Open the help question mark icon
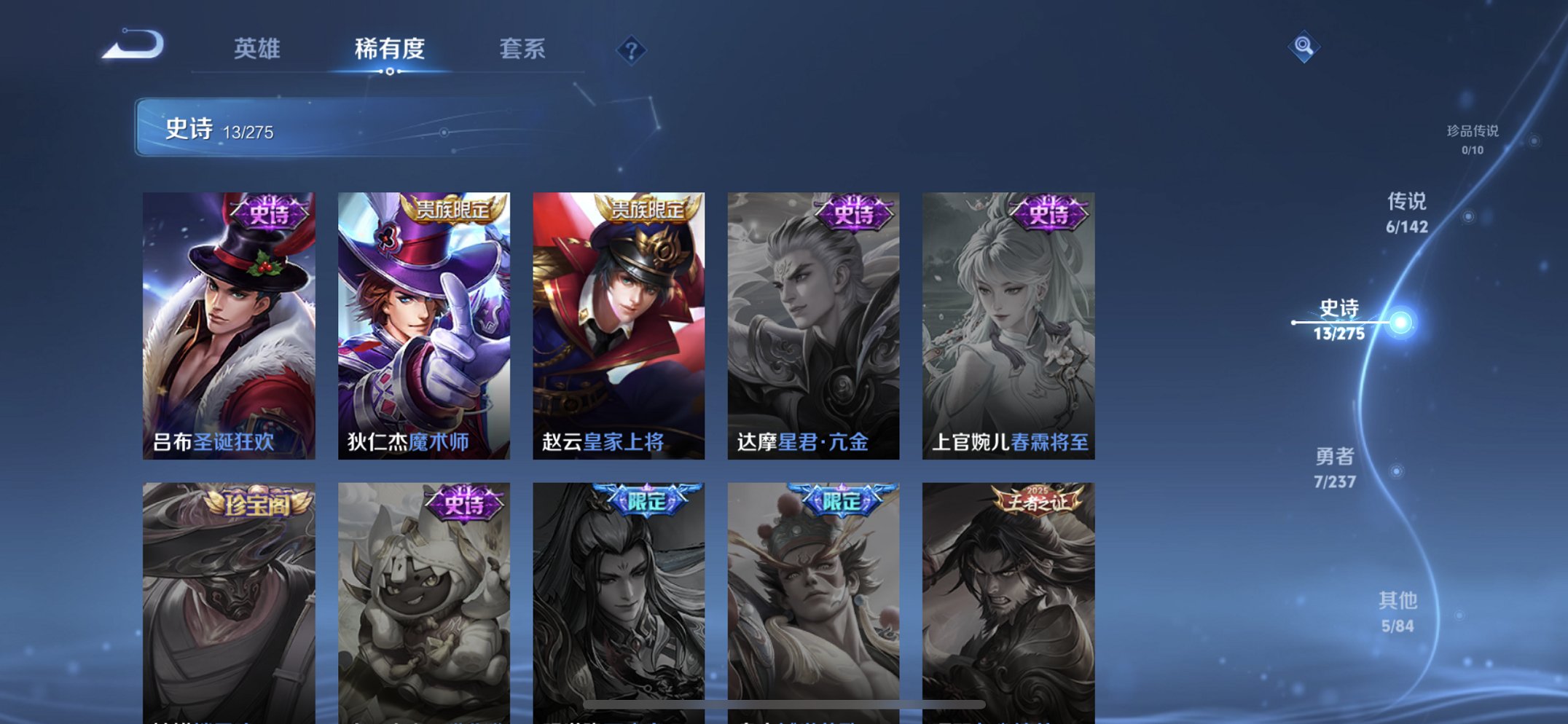This screenshot has height=724, width=1568. (x=631, y=50)
